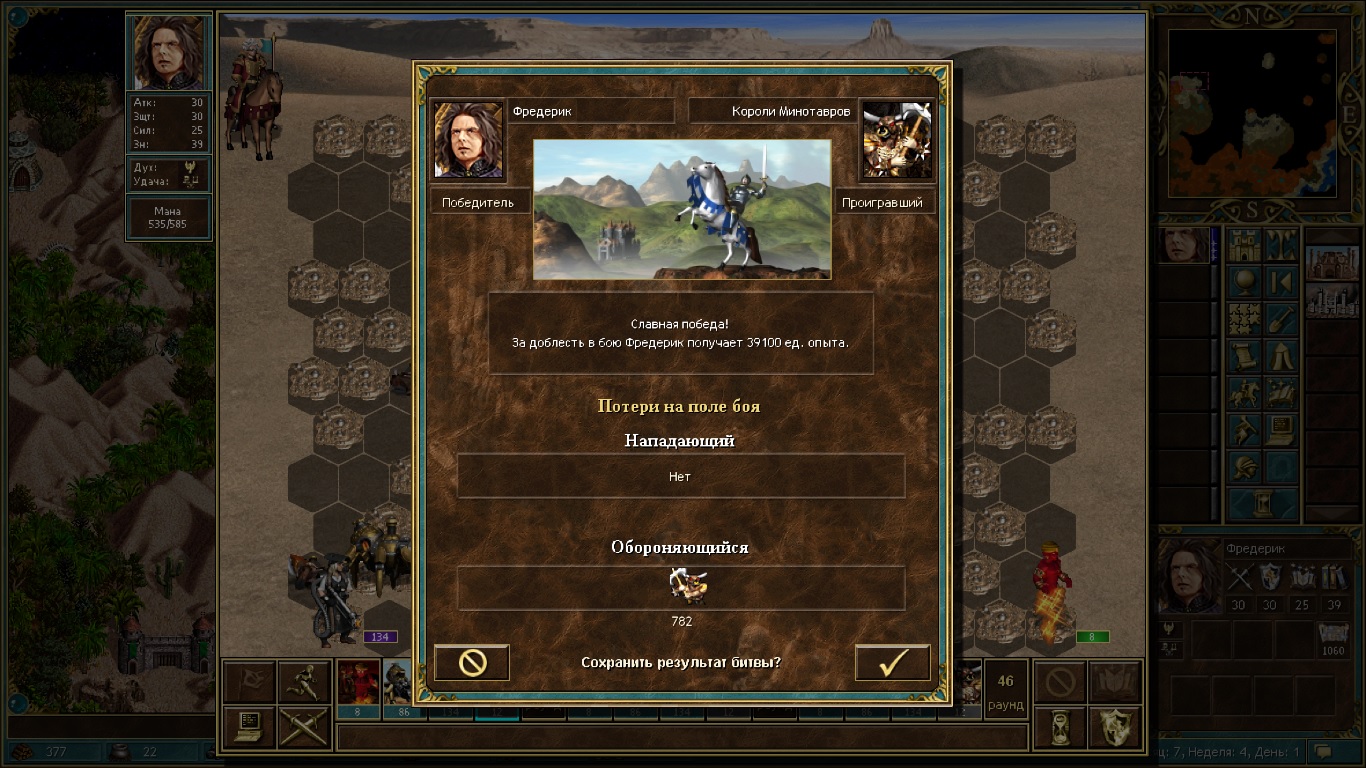This screenshot has width=1366, height=768.
Task: Select Frederick's portrait in the victory dialog
Action: point(468,139)
